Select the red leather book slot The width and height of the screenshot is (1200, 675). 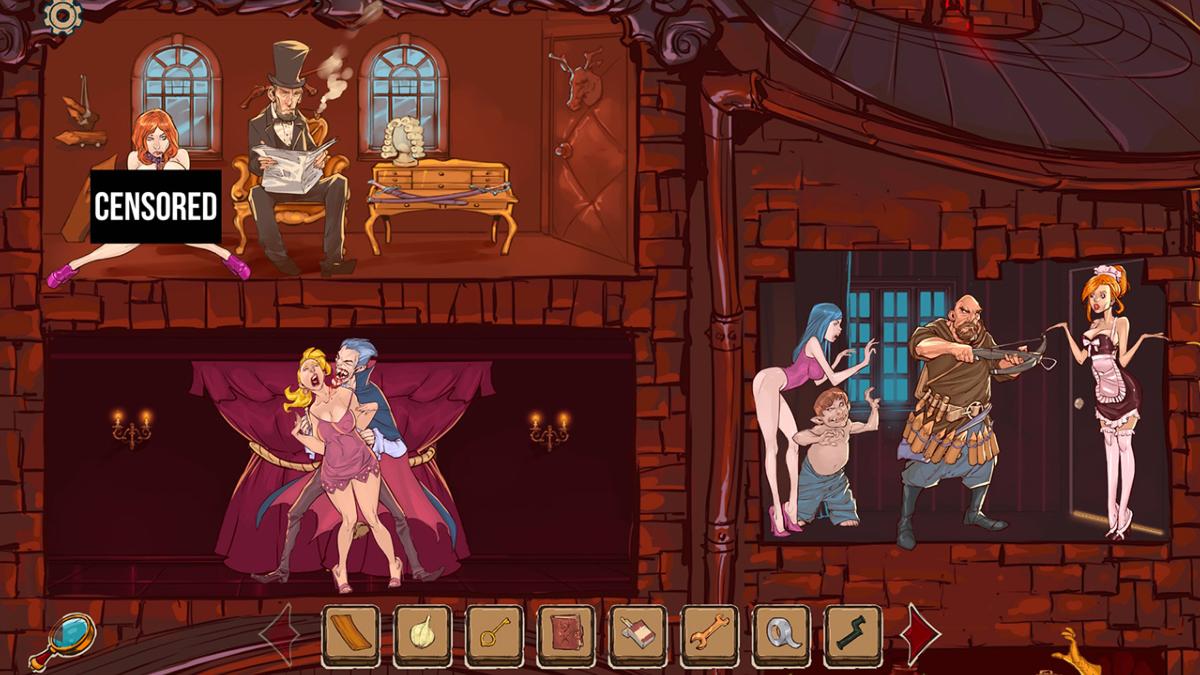pyautogui.click(x=566, y=635)
